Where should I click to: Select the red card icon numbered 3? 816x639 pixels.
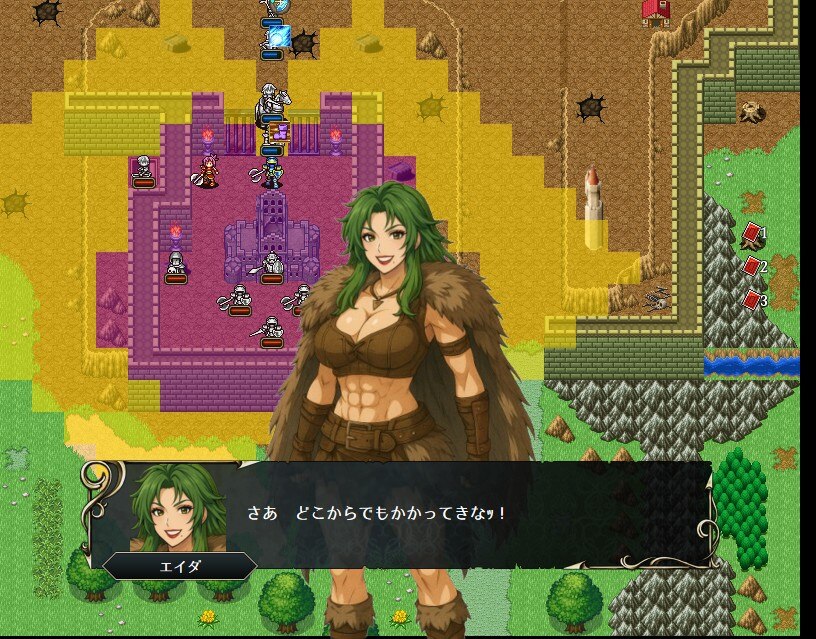click(x=752, y=300)
